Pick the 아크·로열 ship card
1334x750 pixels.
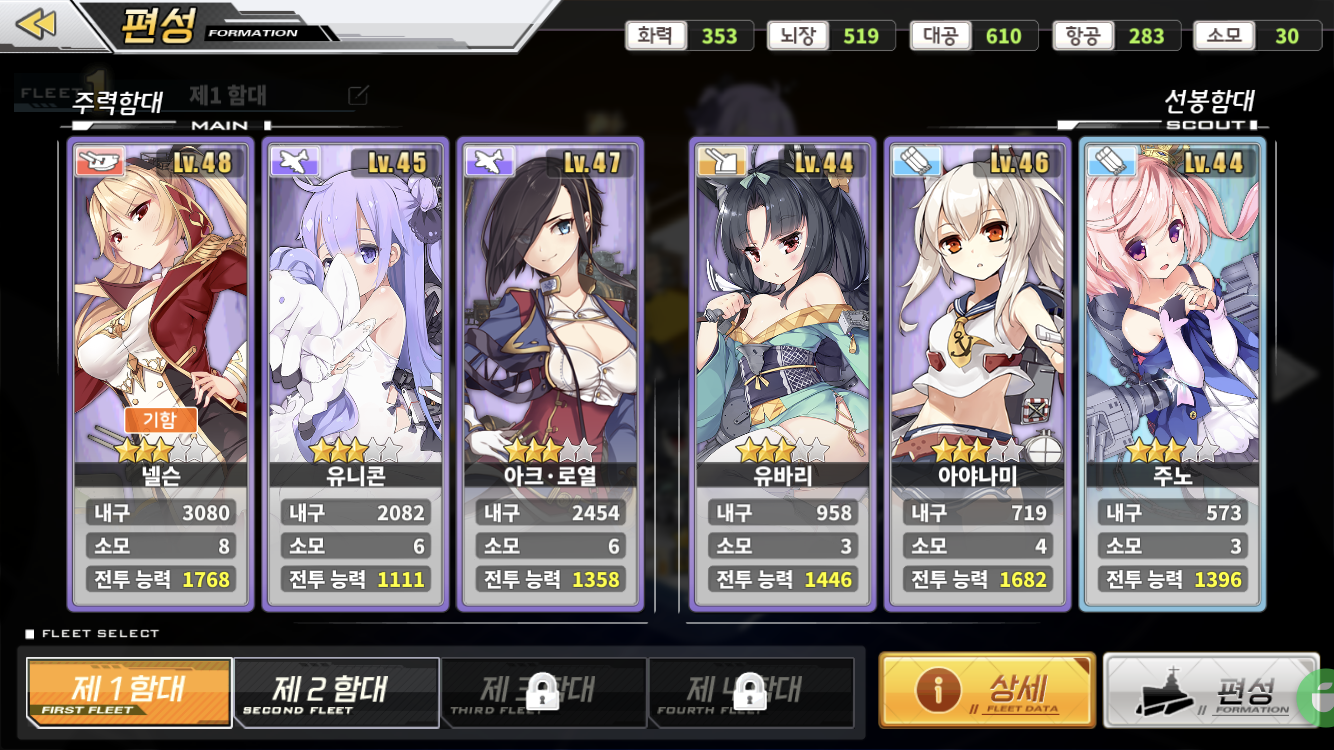[550, 330]
